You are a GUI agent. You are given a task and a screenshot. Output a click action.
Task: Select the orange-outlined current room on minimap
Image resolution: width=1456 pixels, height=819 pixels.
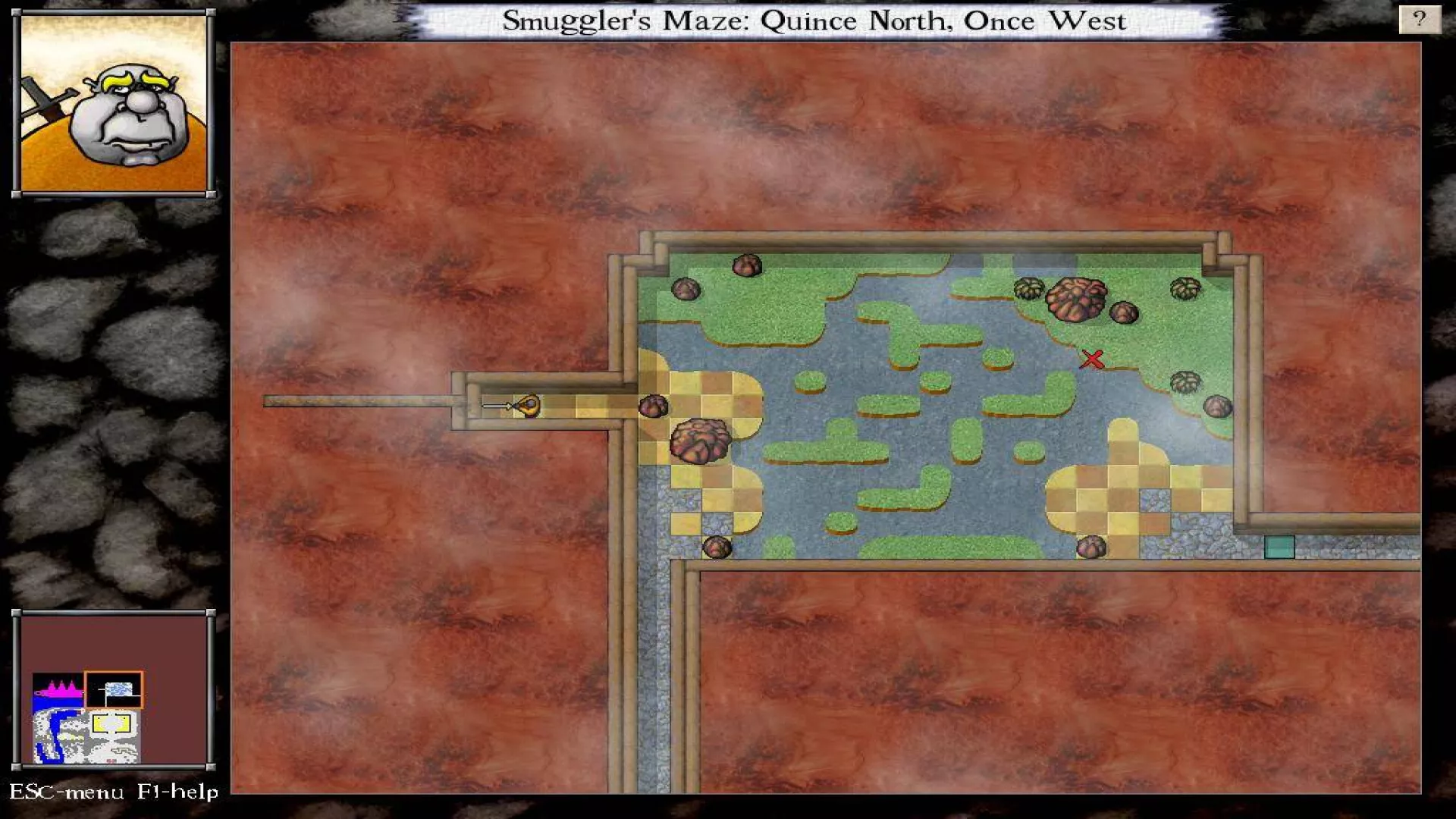click(114, 689)
